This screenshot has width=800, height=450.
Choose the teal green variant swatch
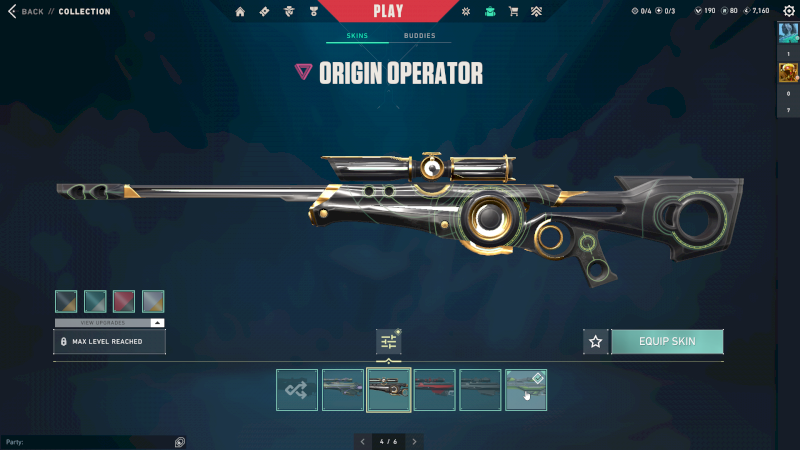95,301
